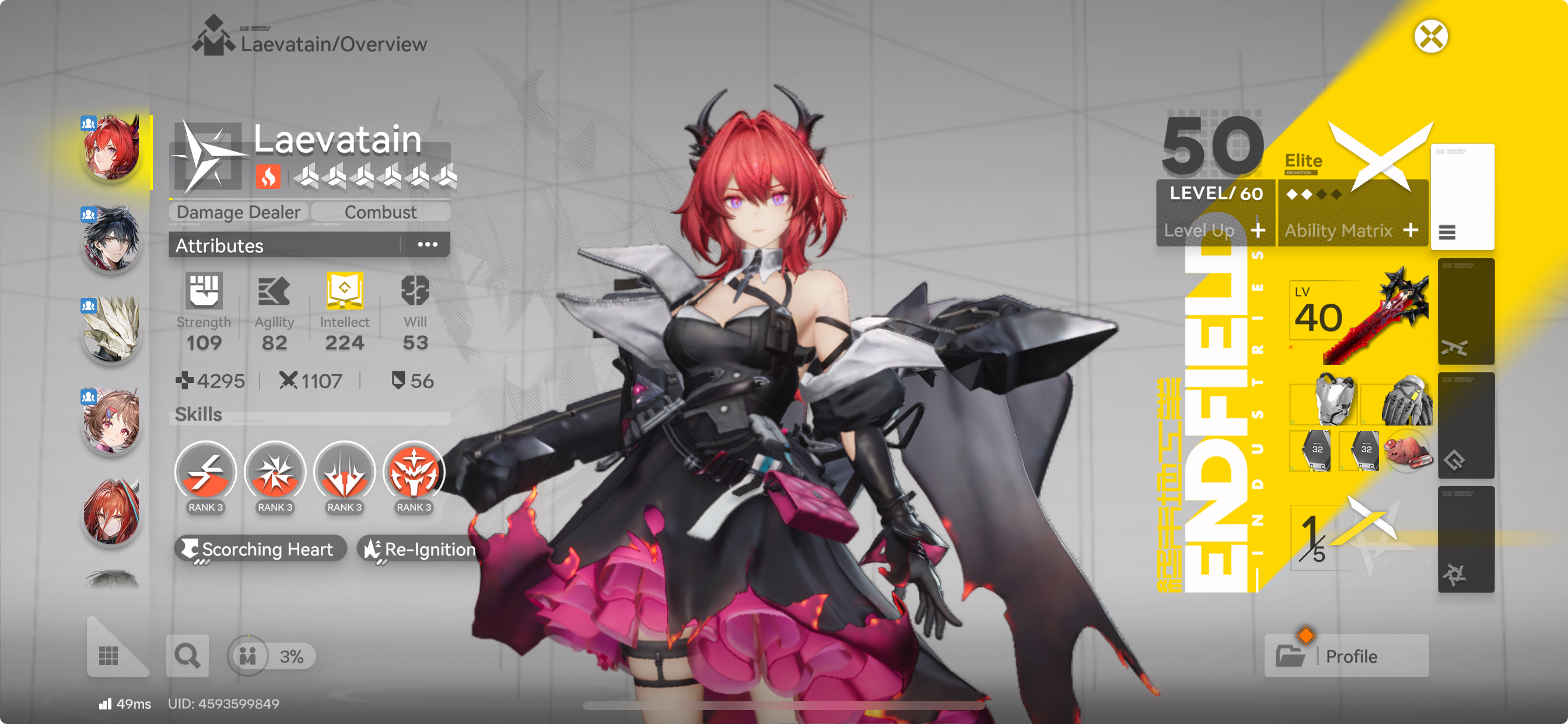The width and height of the screenshot is (1568, 724).
Task: Open the grid view operator list
Action: point(109,655)
